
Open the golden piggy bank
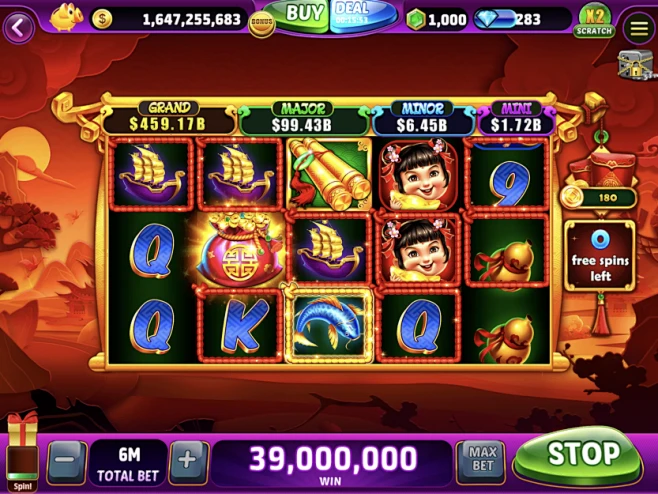66,16
